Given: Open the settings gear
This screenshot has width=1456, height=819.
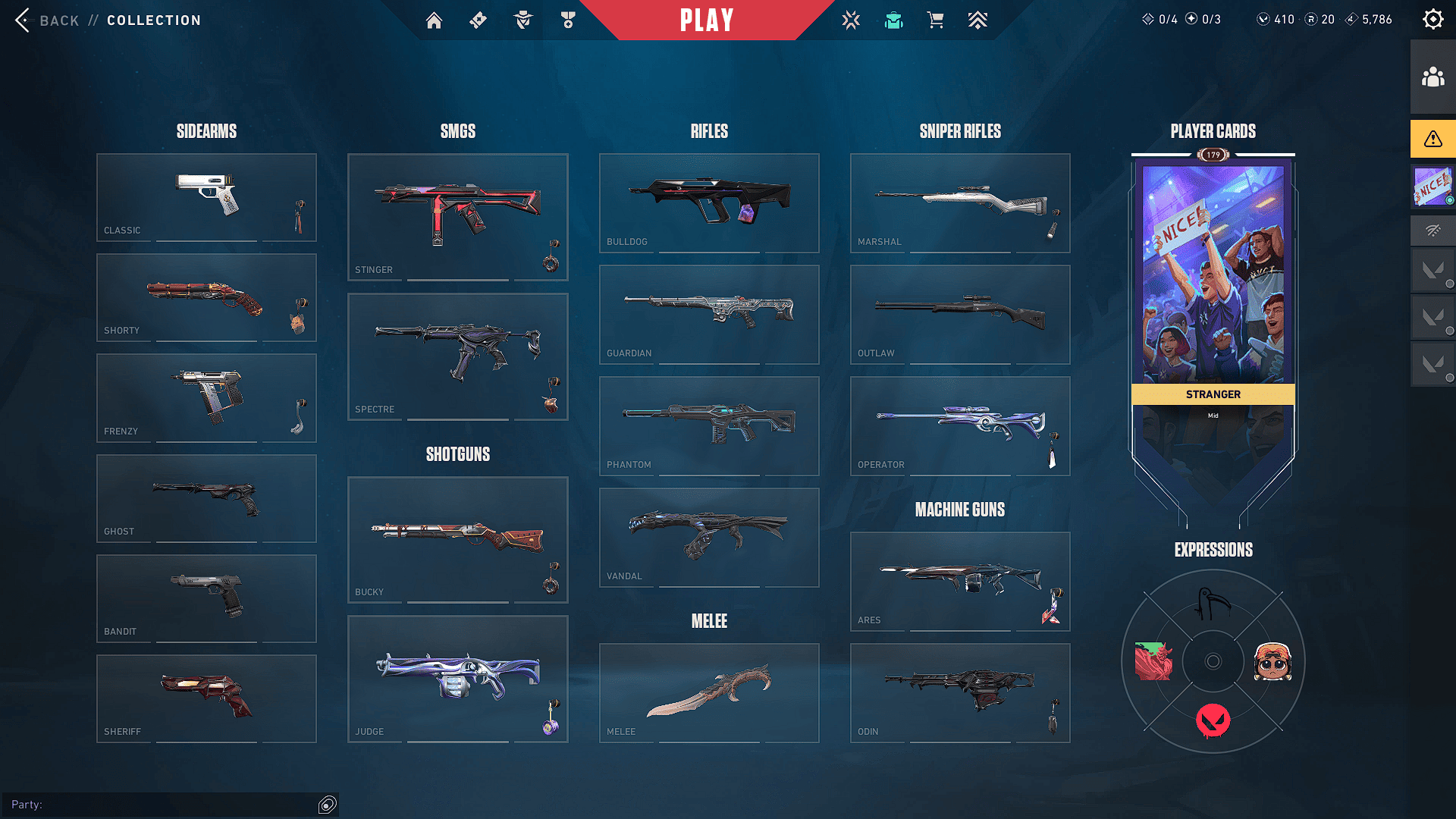Looking at the screenshot, I should tap(1432, 20).
